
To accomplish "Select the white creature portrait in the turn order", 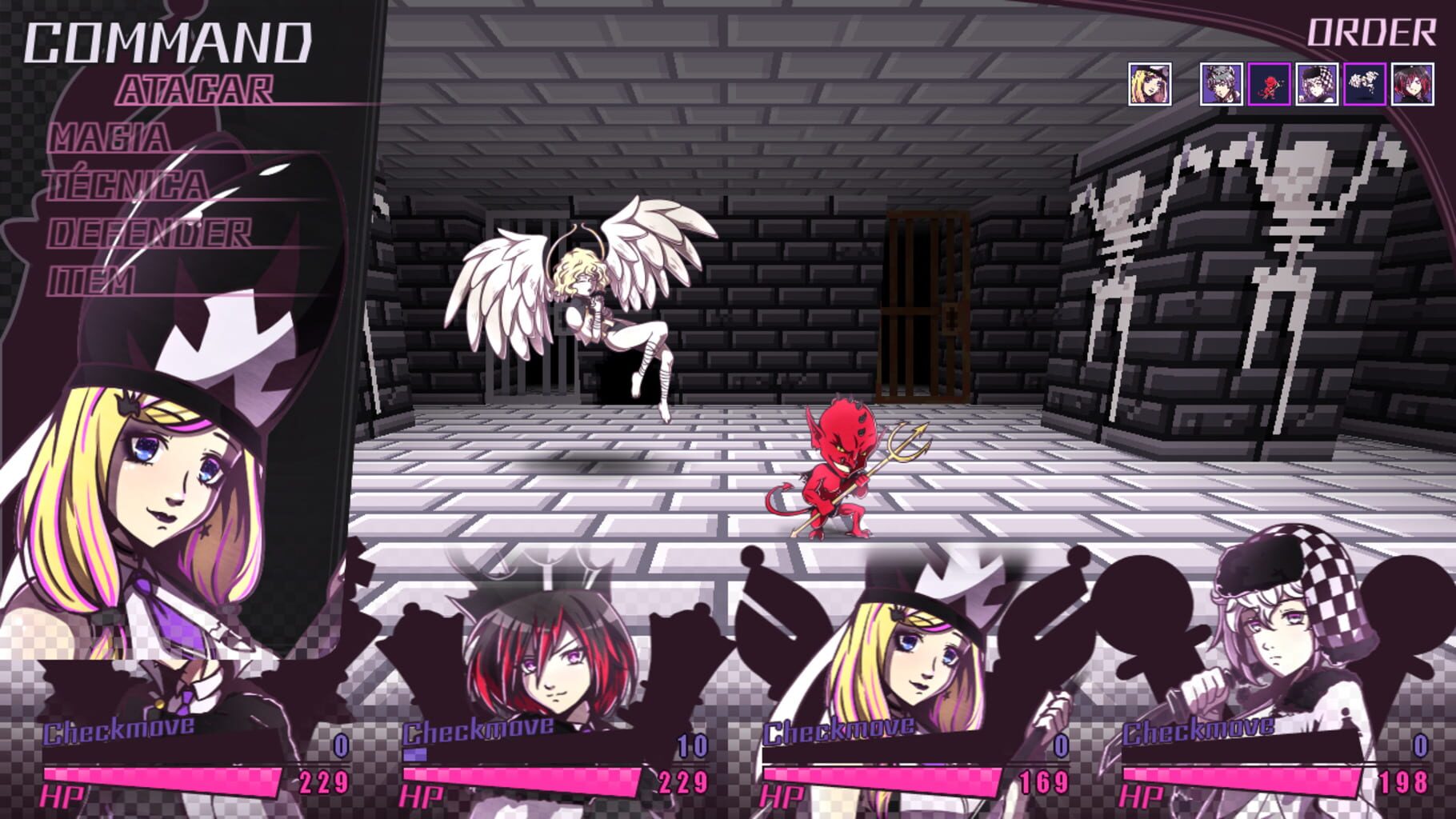I will click(1364, 85).
